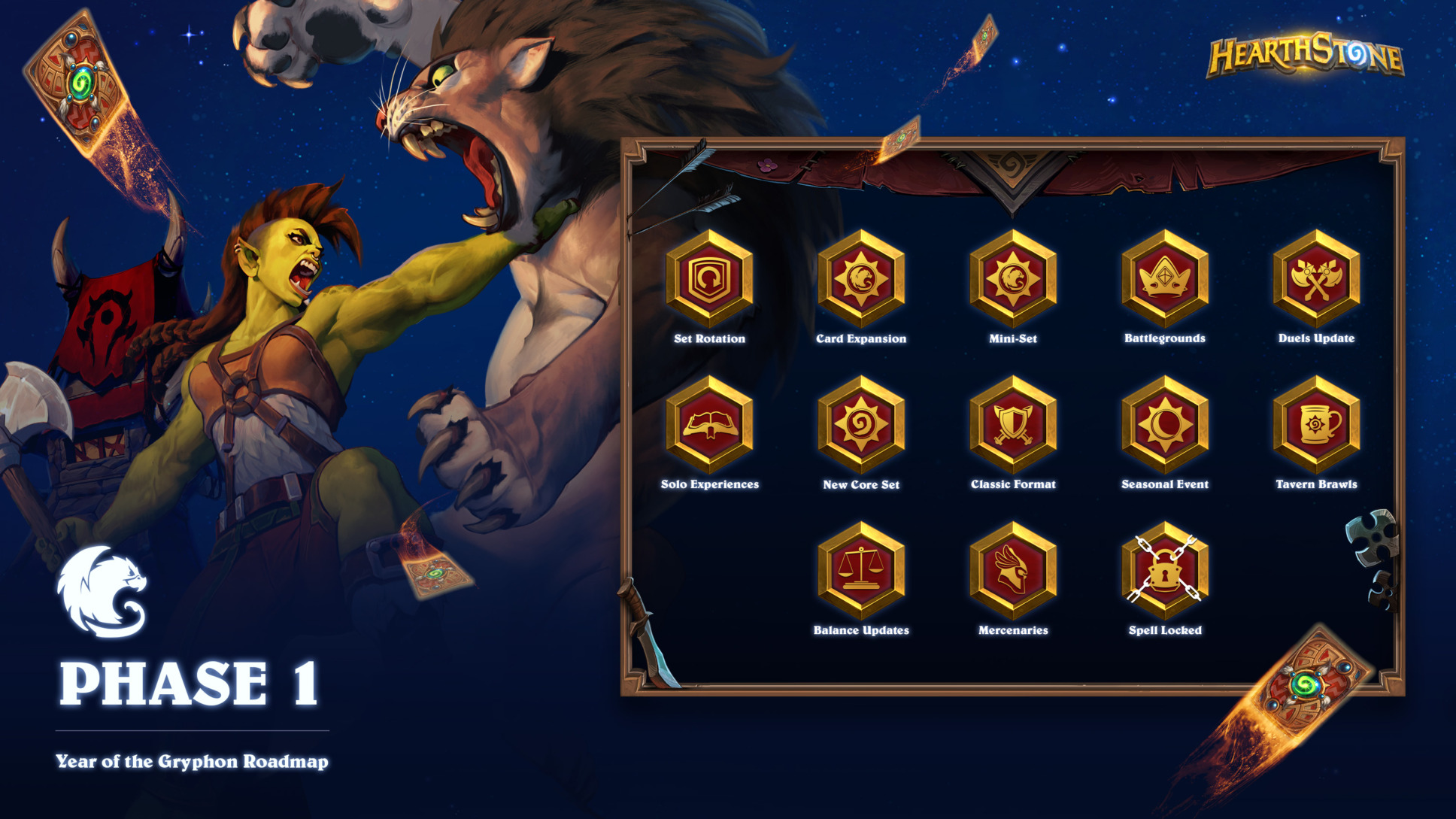Open the Tavern Brawls mug icon

pyautogui.click(x=1316, y=425)
